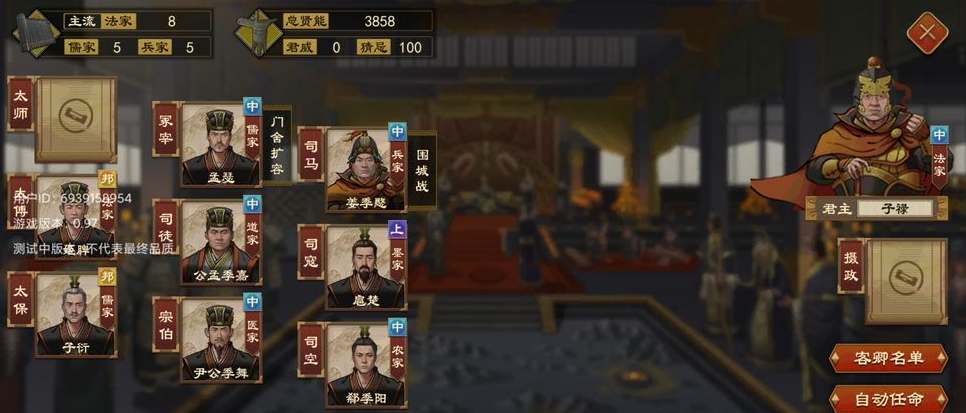Open the 客卿名单 guest list
The image size is (966, 413).
(887, 357)
